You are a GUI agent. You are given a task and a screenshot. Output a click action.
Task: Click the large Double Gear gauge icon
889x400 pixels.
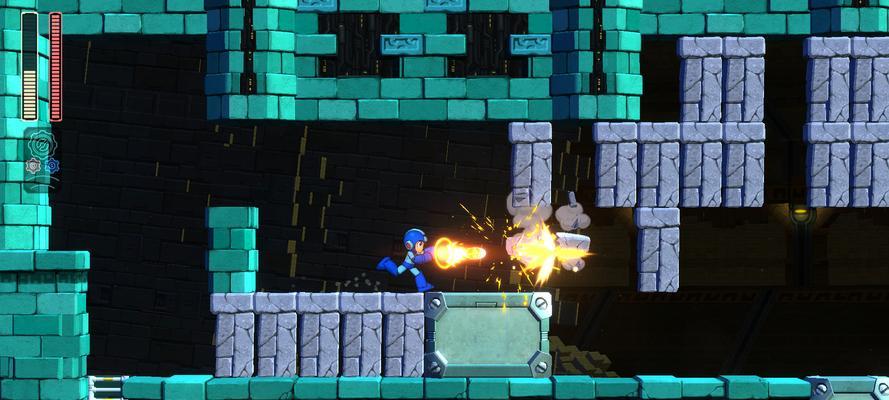tap(41, 142)
